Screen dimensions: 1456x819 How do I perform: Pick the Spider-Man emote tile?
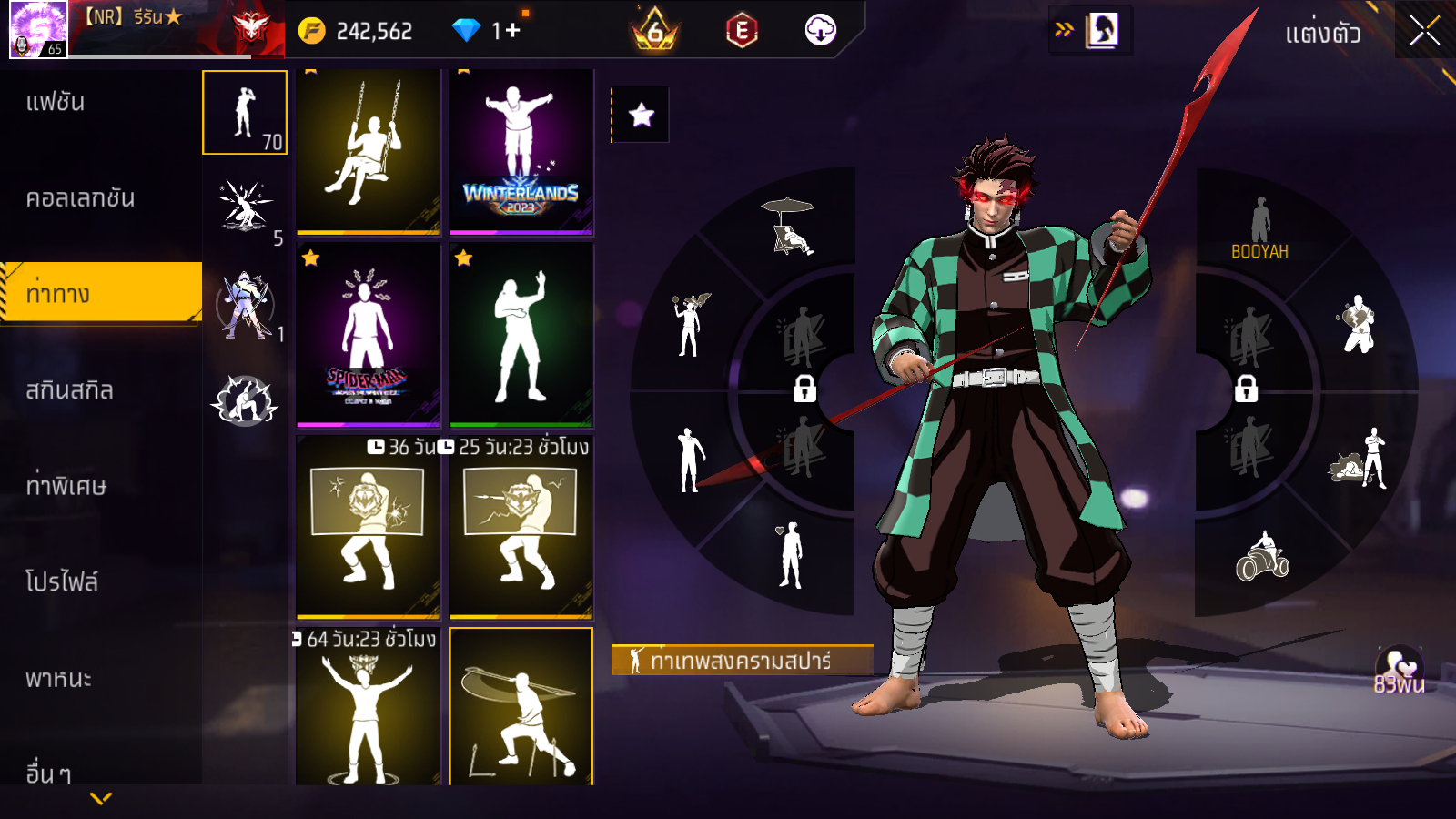(x=369, y=335)
